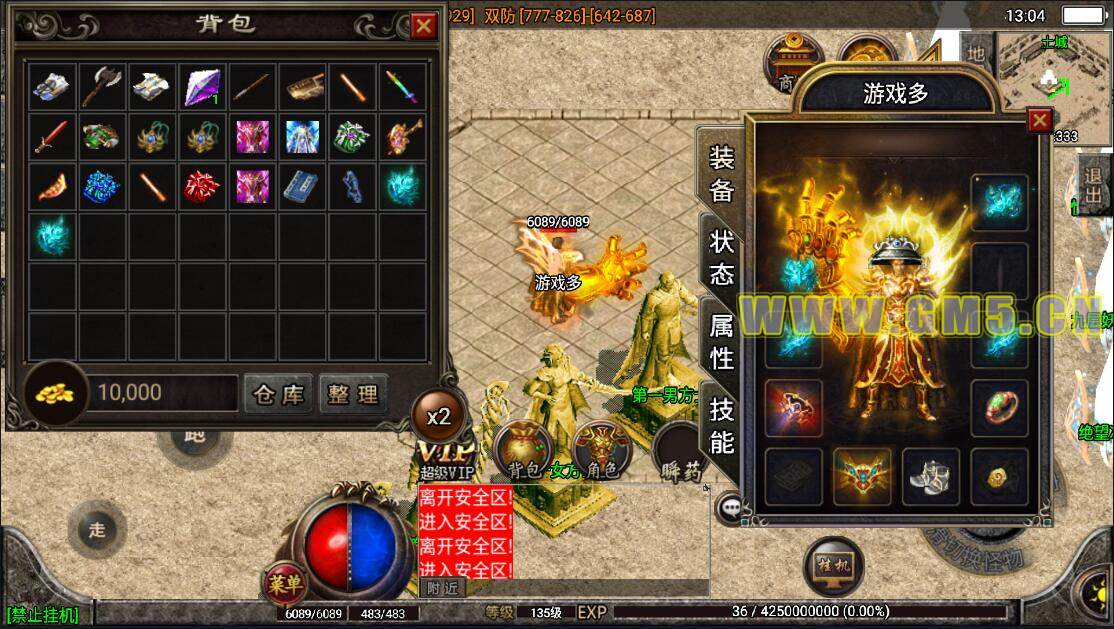Sort the bag with 整理 button
1114x629 pixels.
click(353, 394)
